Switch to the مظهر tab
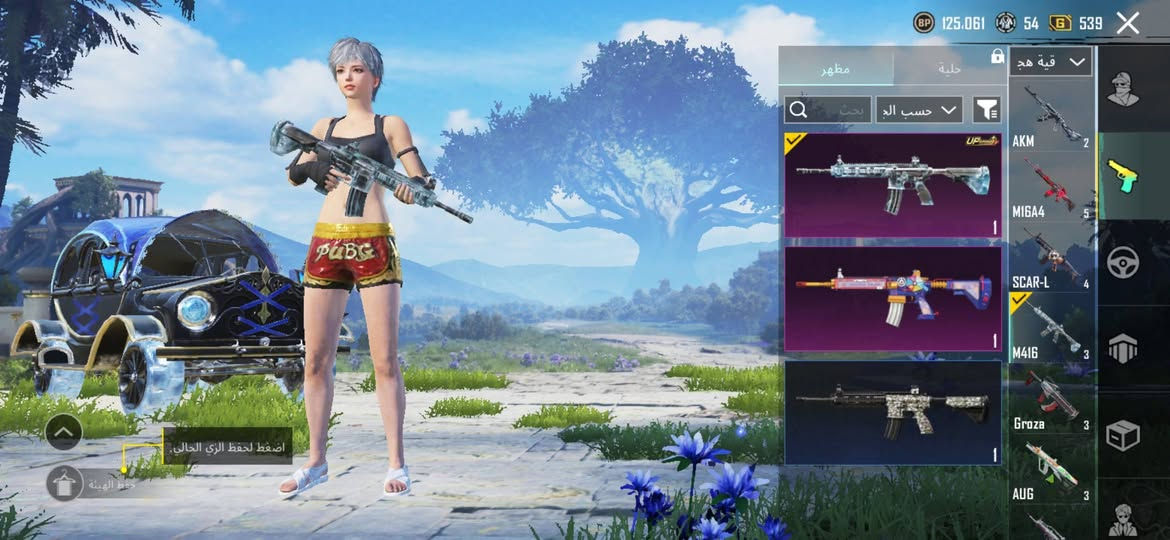Image resolution: width=1170 pixels, height=540 pixels. click(836, 68)
